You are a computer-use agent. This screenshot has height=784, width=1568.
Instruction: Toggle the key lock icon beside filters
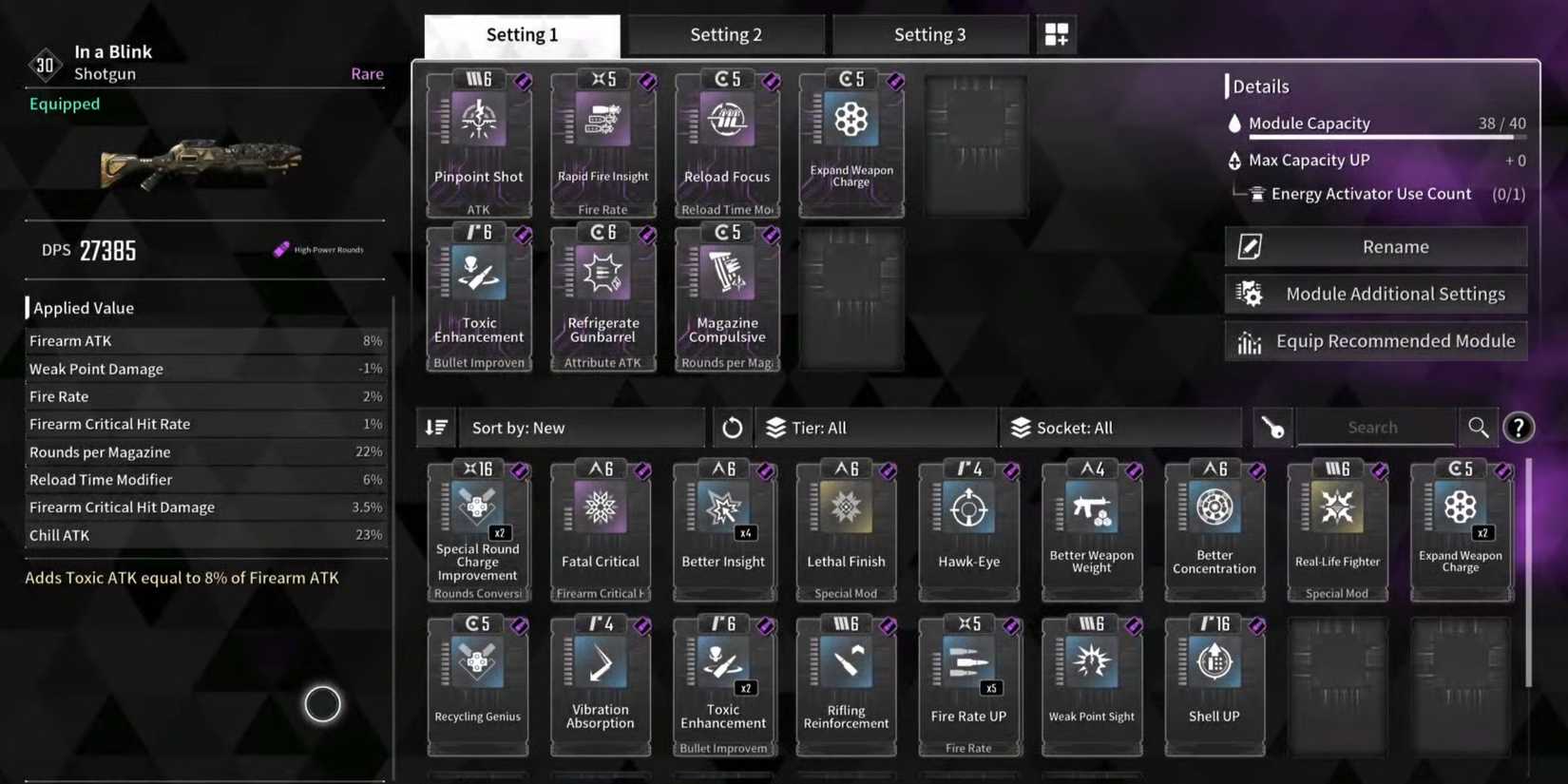(1273, 427)
